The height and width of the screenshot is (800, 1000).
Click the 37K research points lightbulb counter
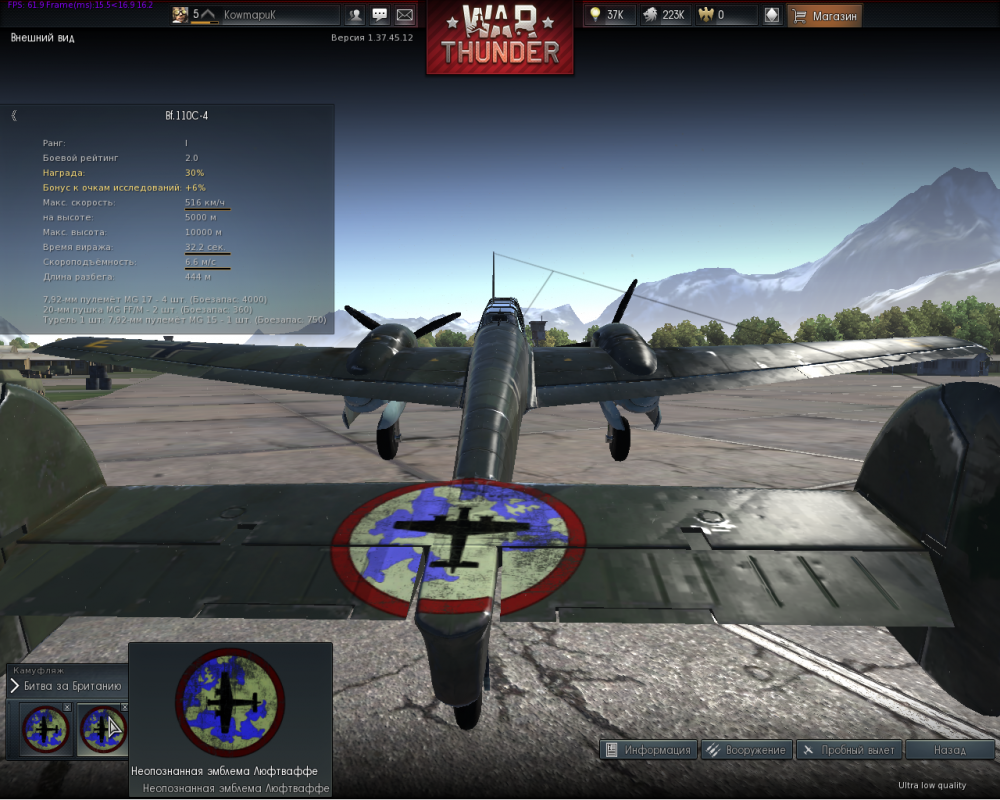(609, 15)
